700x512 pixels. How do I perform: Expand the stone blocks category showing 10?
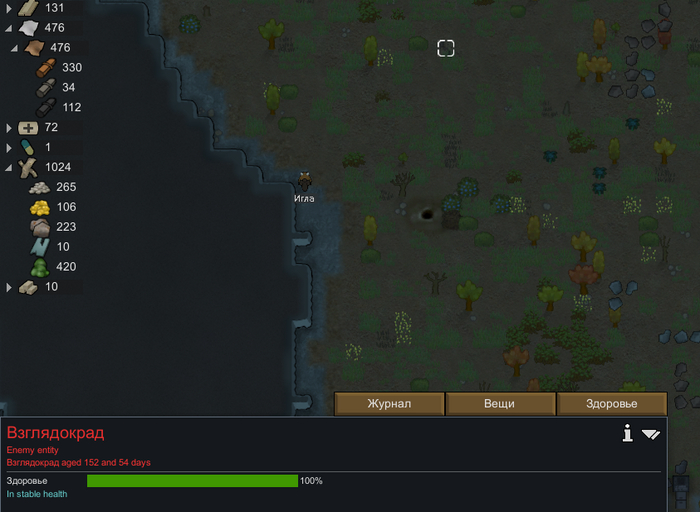tap(9, 287)
